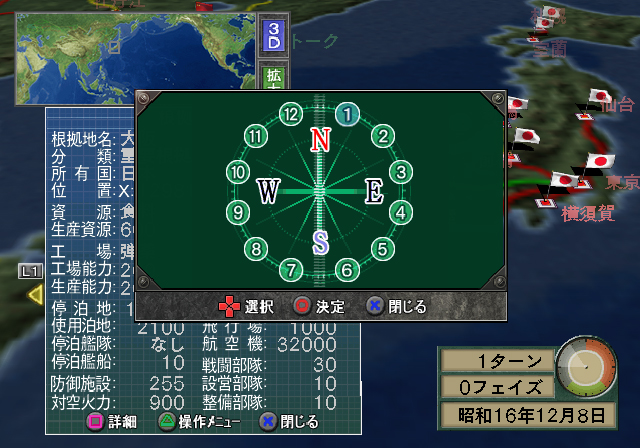Image resolution: width=640 pixels, height=448 pixels.
Task: Choose compass direction 8
Action: (257, 249)
